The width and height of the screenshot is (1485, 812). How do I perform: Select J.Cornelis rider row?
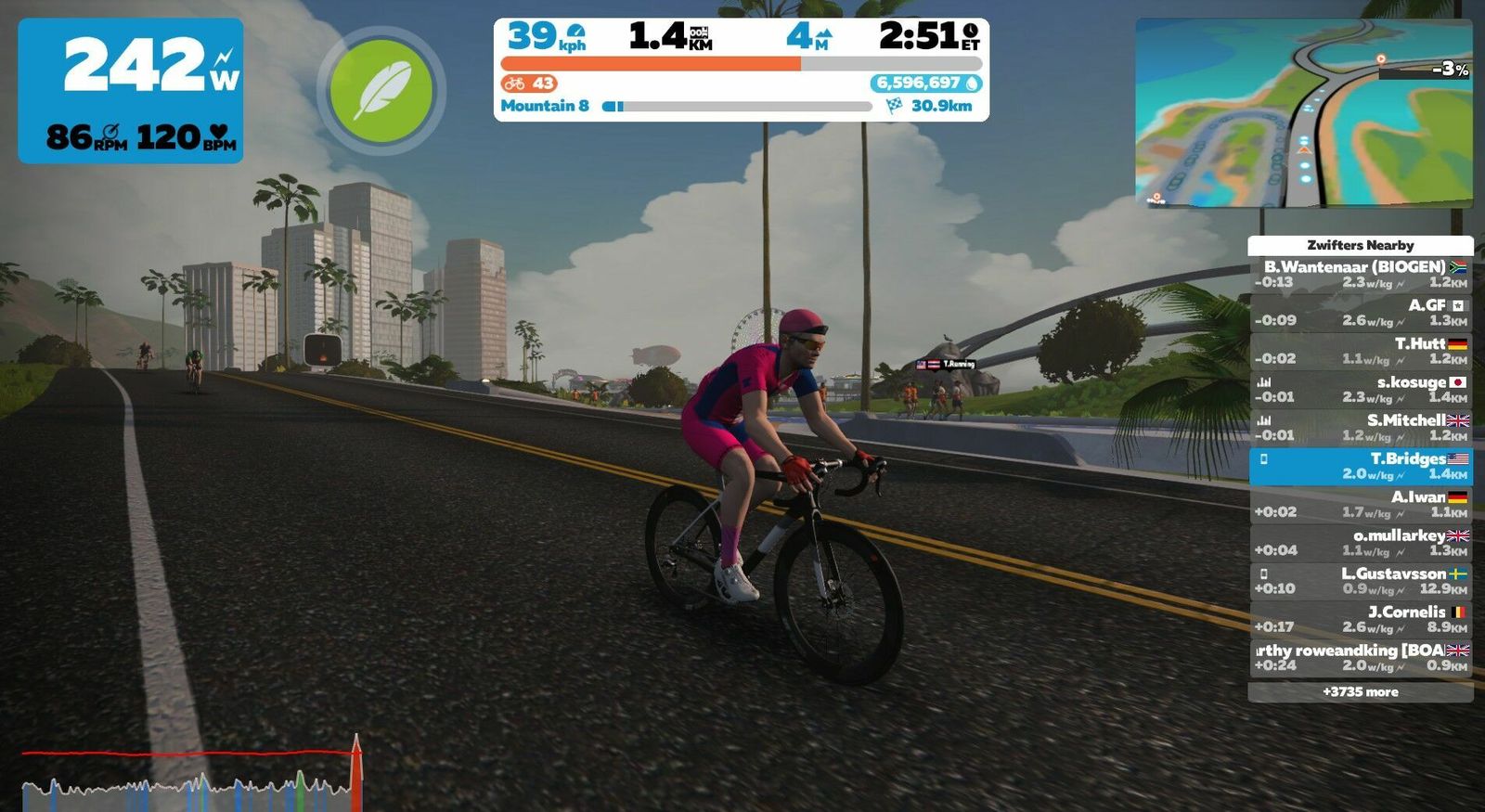(1360, 619)
